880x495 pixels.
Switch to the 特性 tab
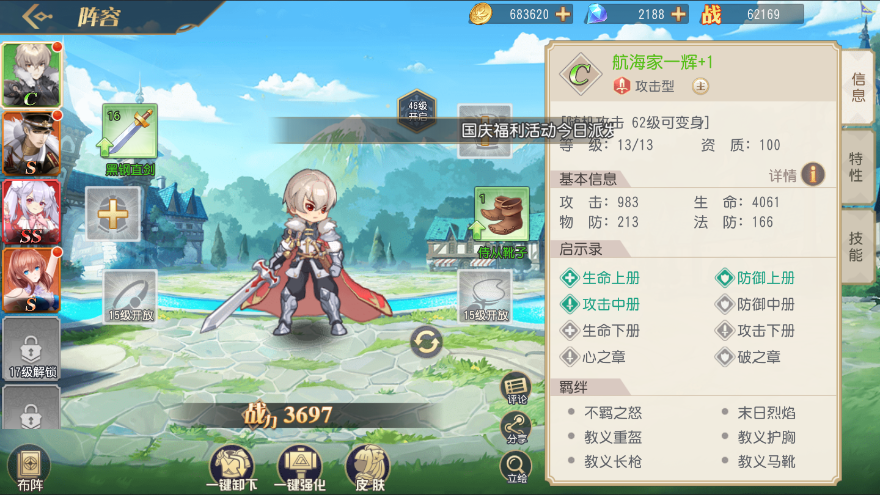pos(857,167)
